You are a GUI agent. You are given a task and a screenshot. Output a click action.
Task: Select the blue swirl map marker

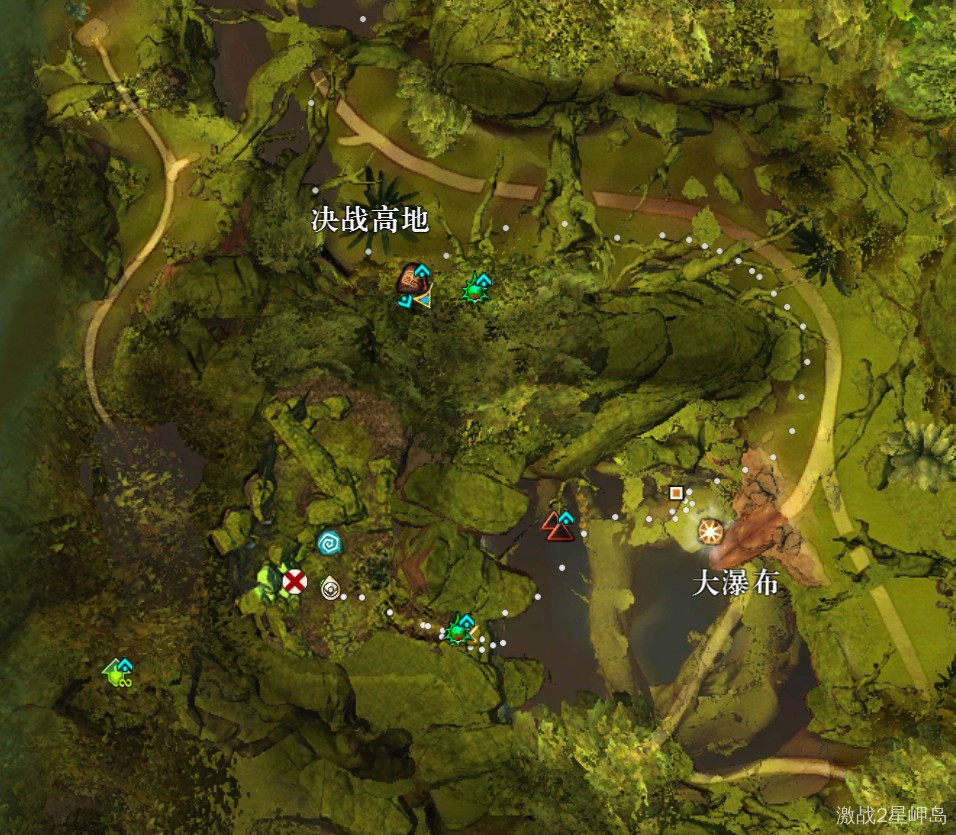click(328, 542)
